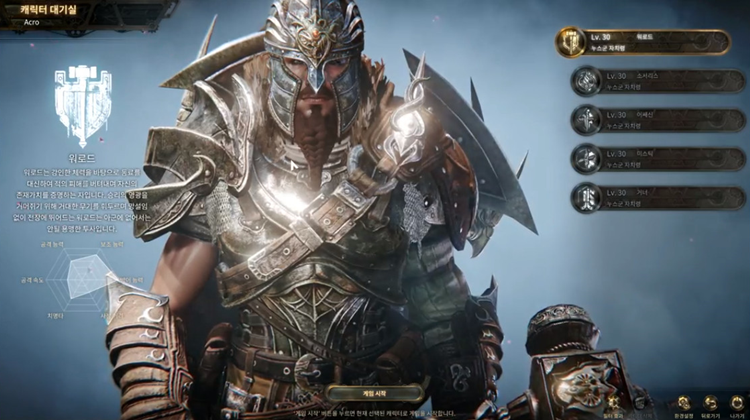This screenshot has width=750, height=420.
Task: Select the Lv. 30 미스틱 character row
Action: (x=660, y=159)
